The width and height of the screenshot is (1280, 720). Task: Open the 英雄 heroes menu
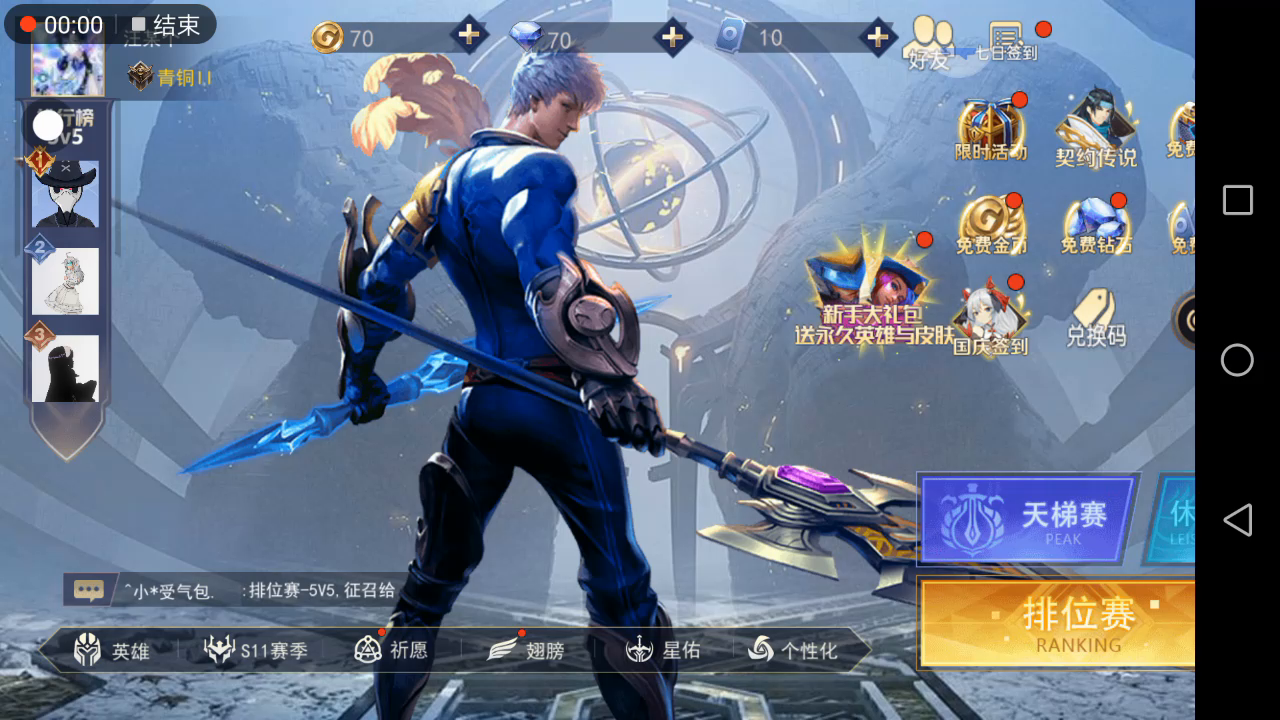[x=111, y=651]
